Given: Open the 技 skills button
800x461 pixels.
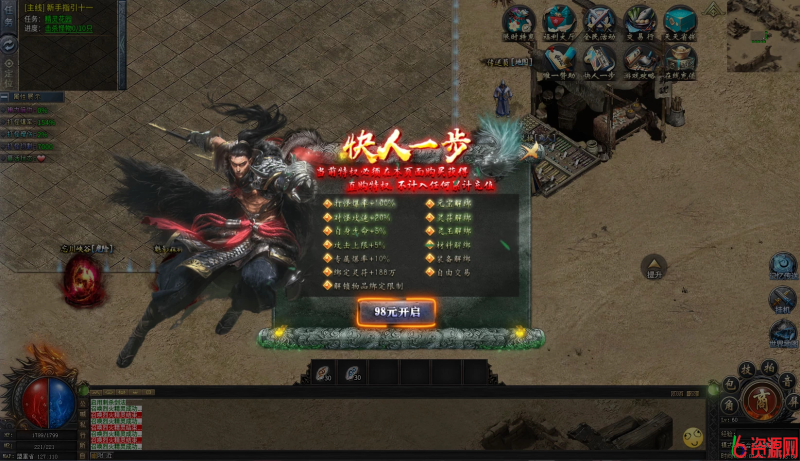Looking at the screenshot, I should tap(746, 368).
